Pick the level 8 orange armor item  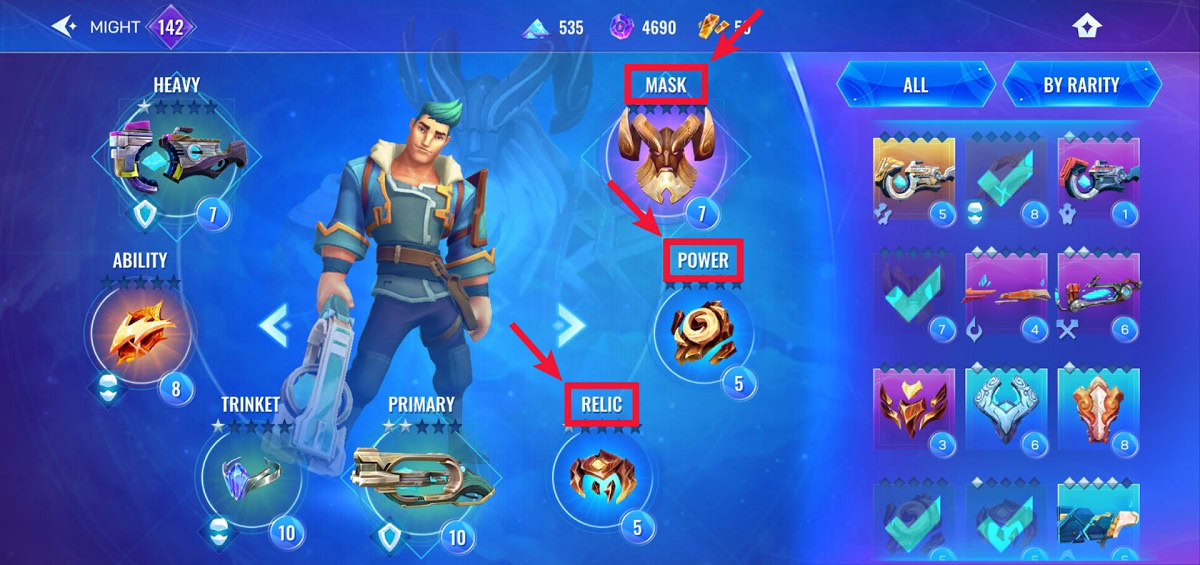pos(1097,407)
